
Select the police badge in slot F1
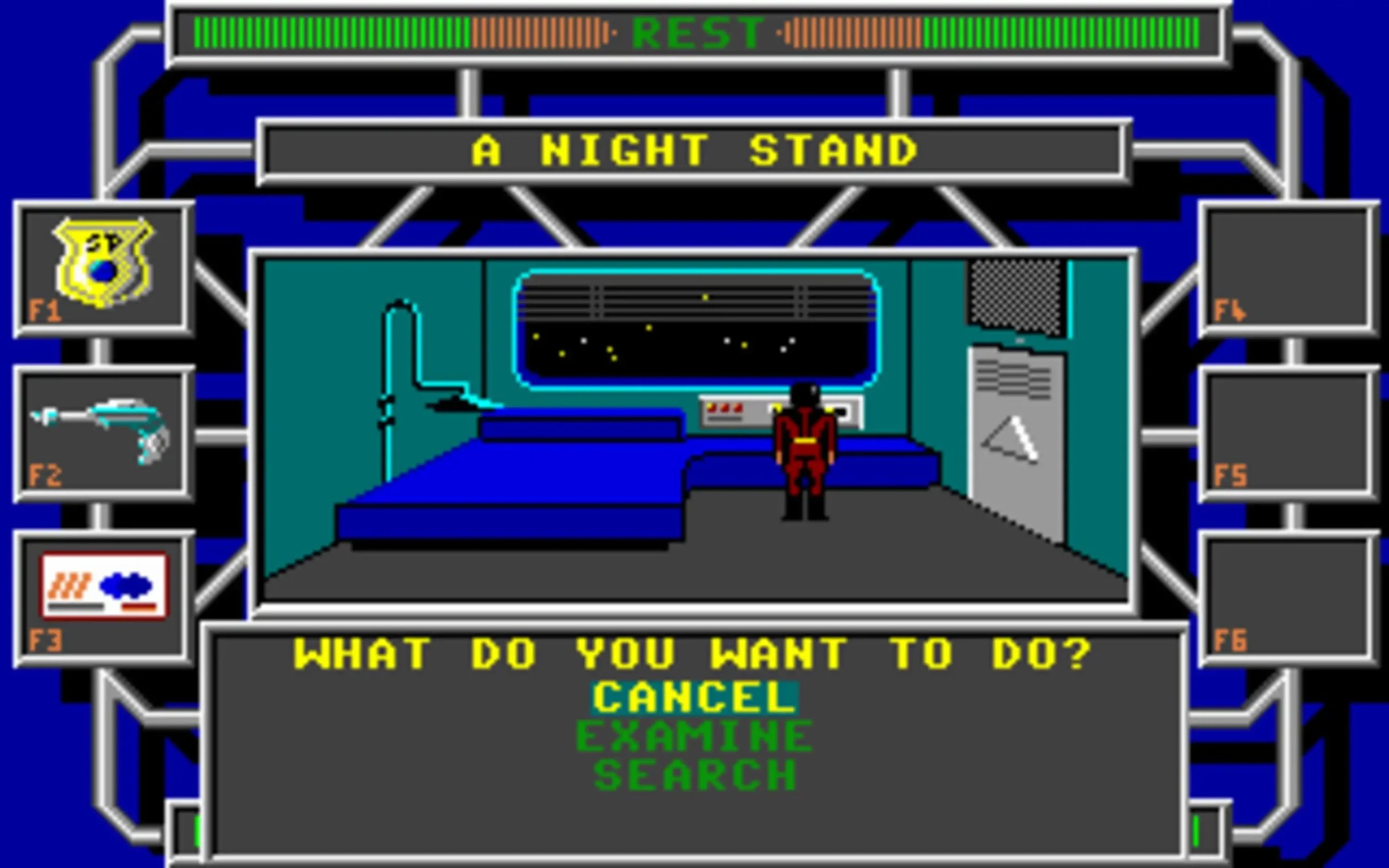(x=103, y=263)
